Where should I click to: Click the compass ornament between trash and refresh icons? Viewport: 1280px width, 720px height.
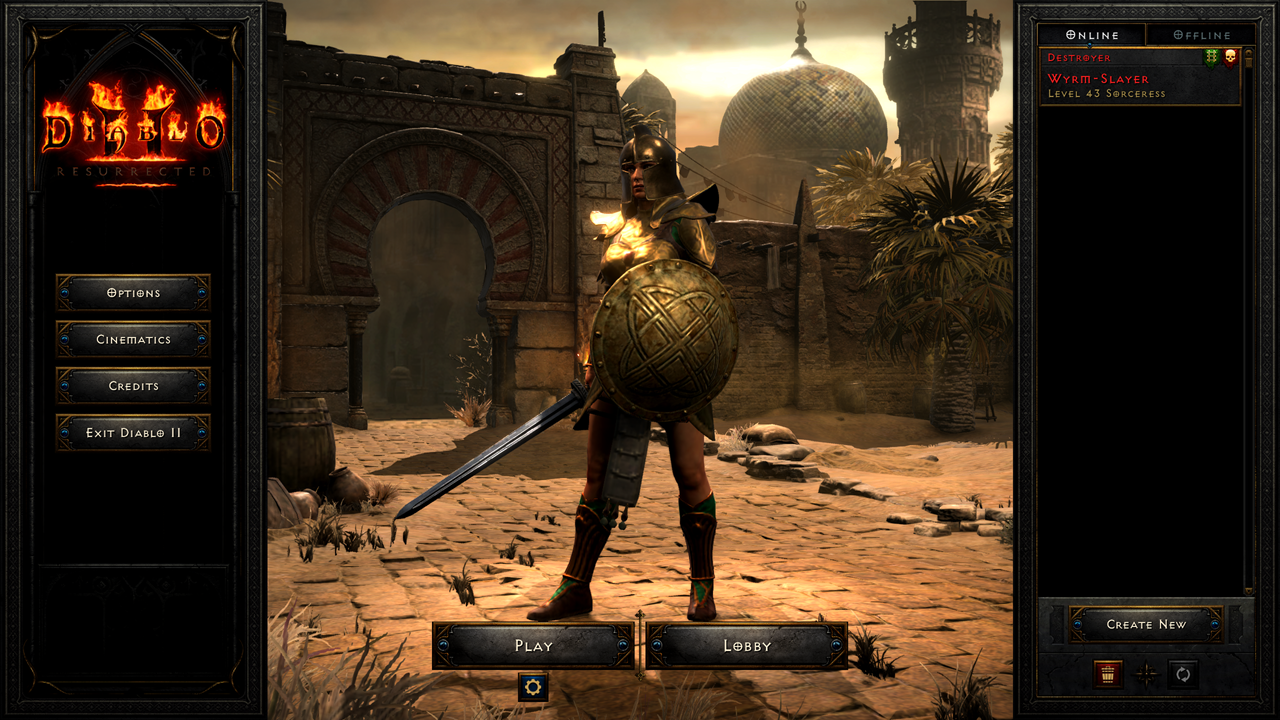coord(1147,675)
